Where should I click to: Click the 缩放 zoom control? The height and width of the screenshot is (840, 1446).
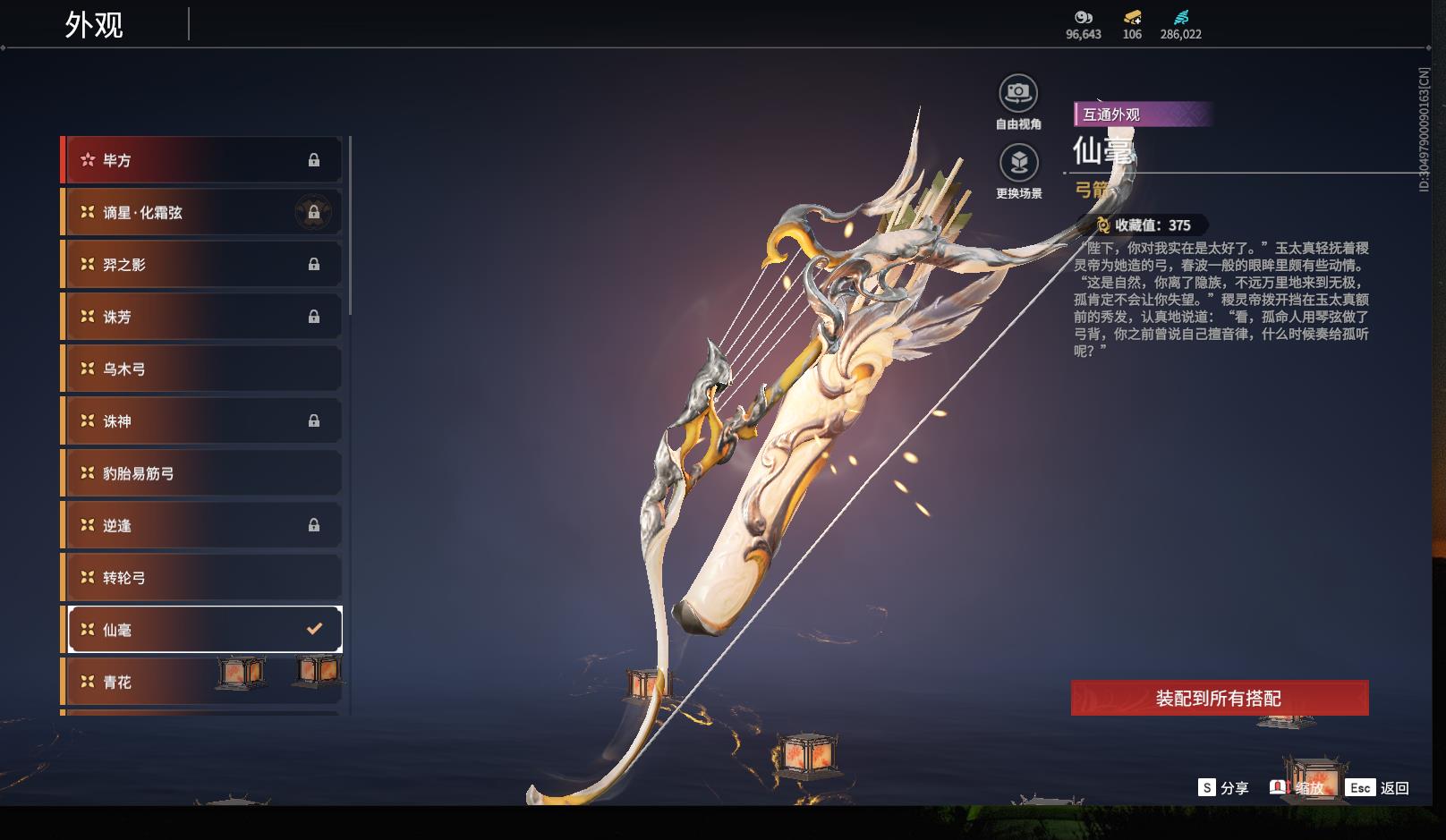pyautogui.click(x=1298, y=788)
